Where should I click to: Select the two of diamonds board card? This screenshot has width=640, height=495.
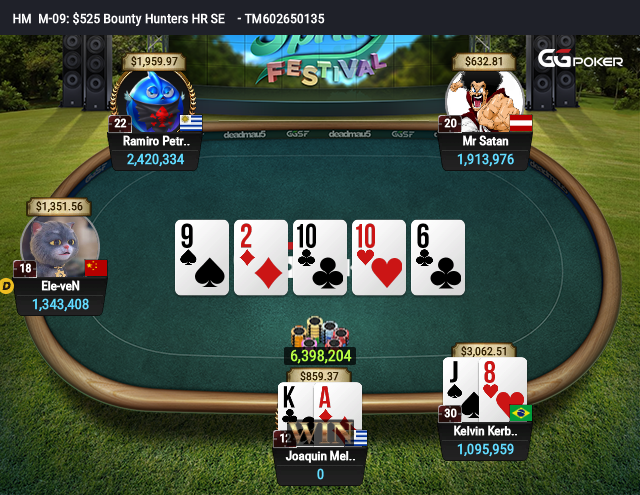[x=261, y=257]
